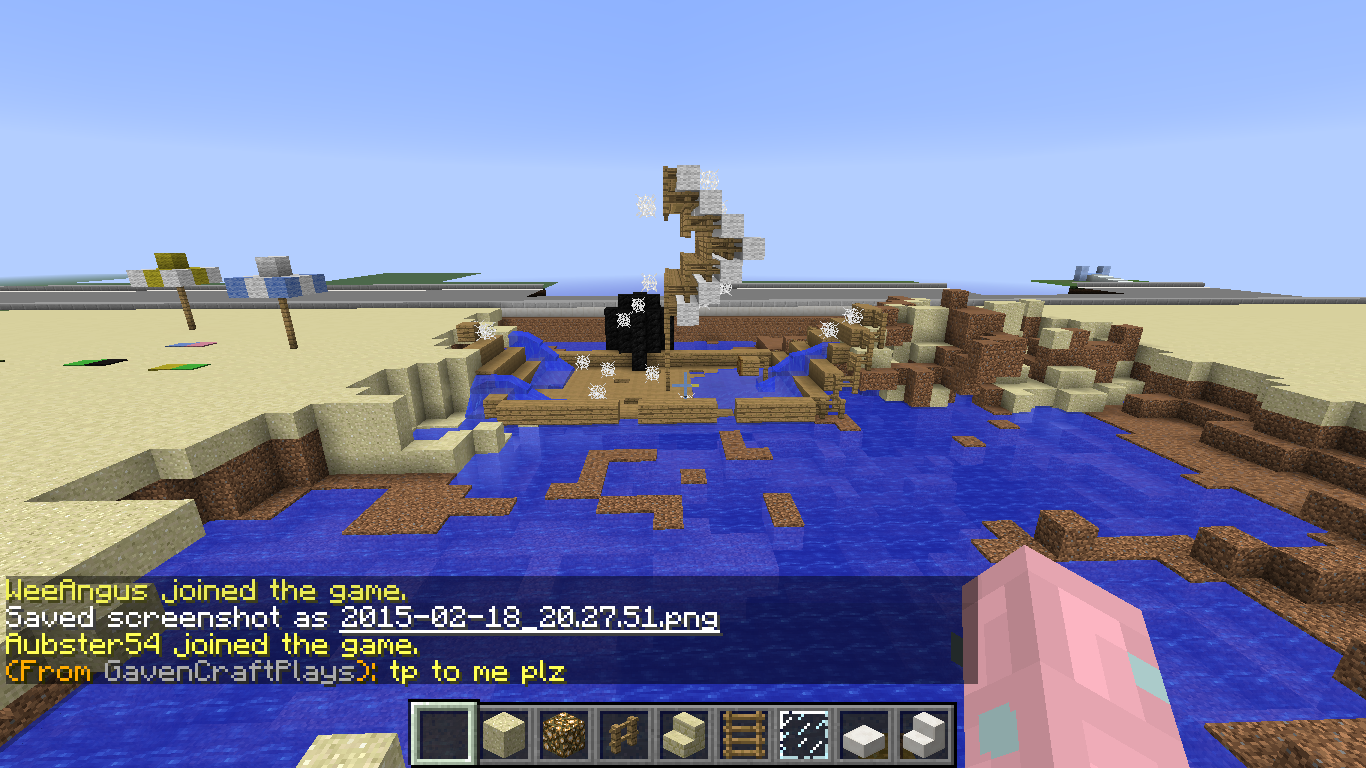The width and height of the screenshot is (1366, 768).
Task: Select the glass block hotbar slot
Action: point(803,735)
